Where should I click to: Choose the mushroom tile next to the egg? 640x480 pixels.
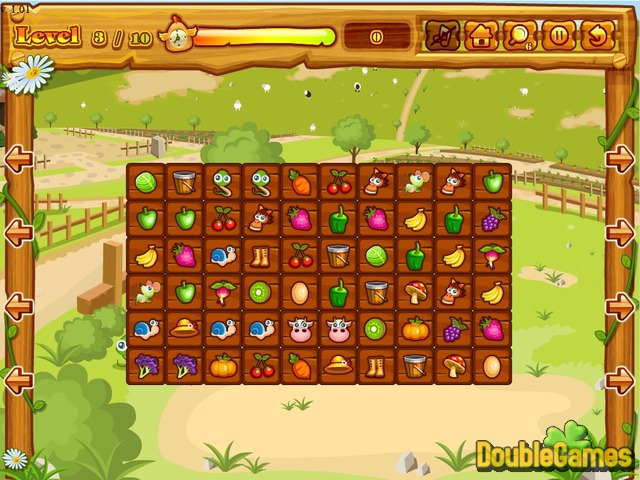(453, 366)
